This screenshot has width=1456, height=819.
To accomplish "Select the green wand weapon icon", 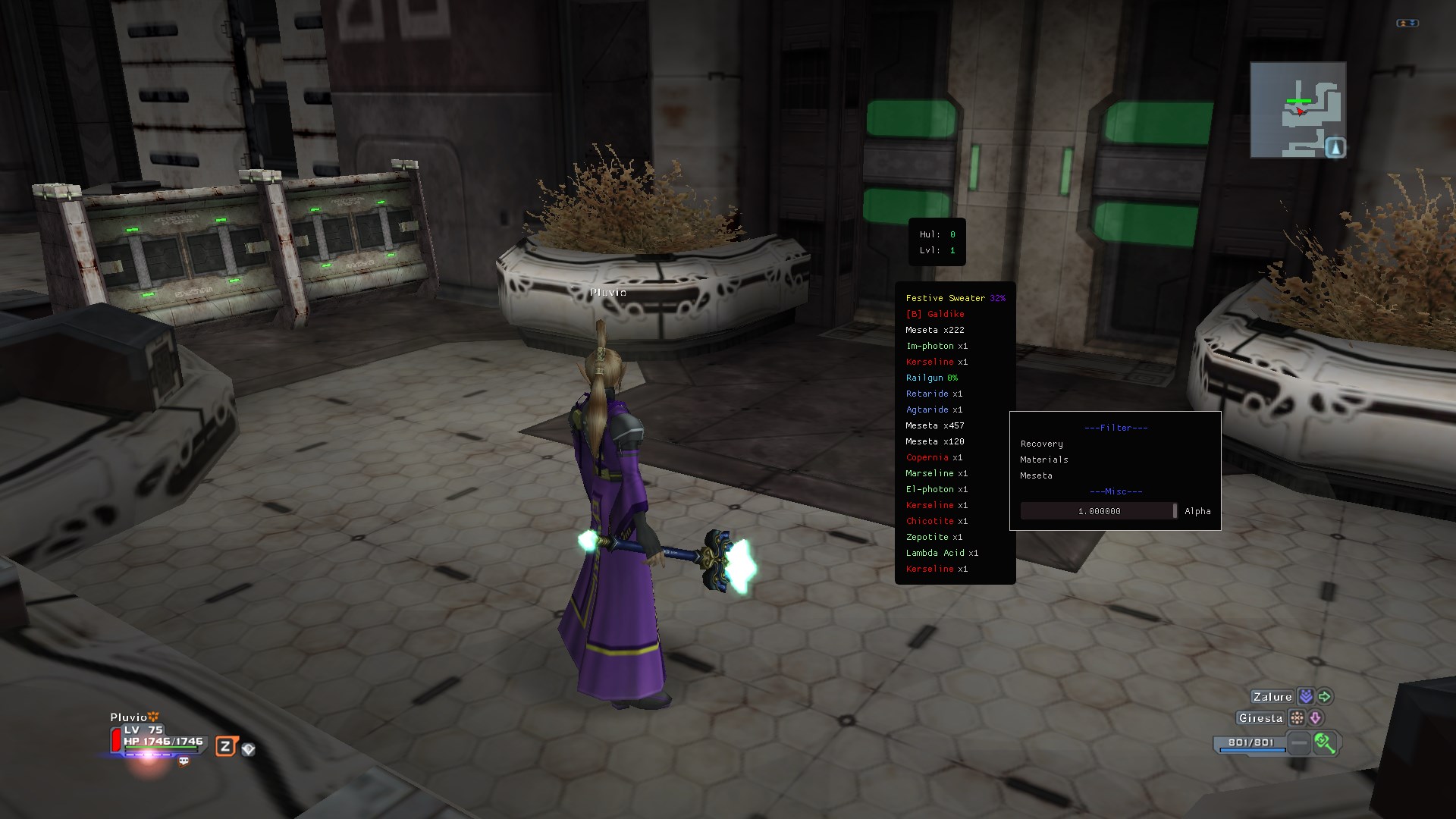I will [1325, 743].
